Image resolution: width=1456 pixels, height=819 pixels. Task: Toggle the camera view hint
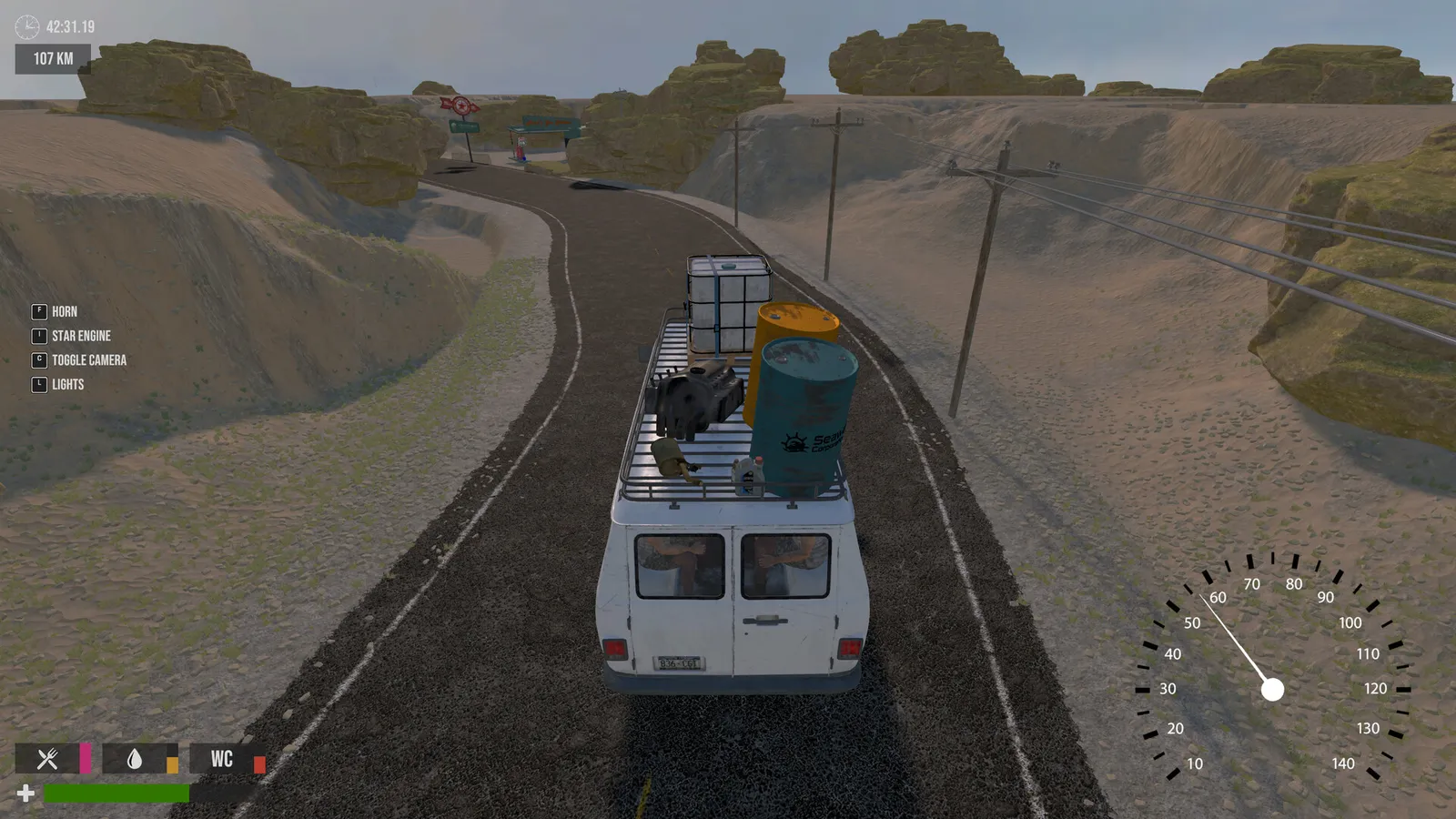(88, 359)
